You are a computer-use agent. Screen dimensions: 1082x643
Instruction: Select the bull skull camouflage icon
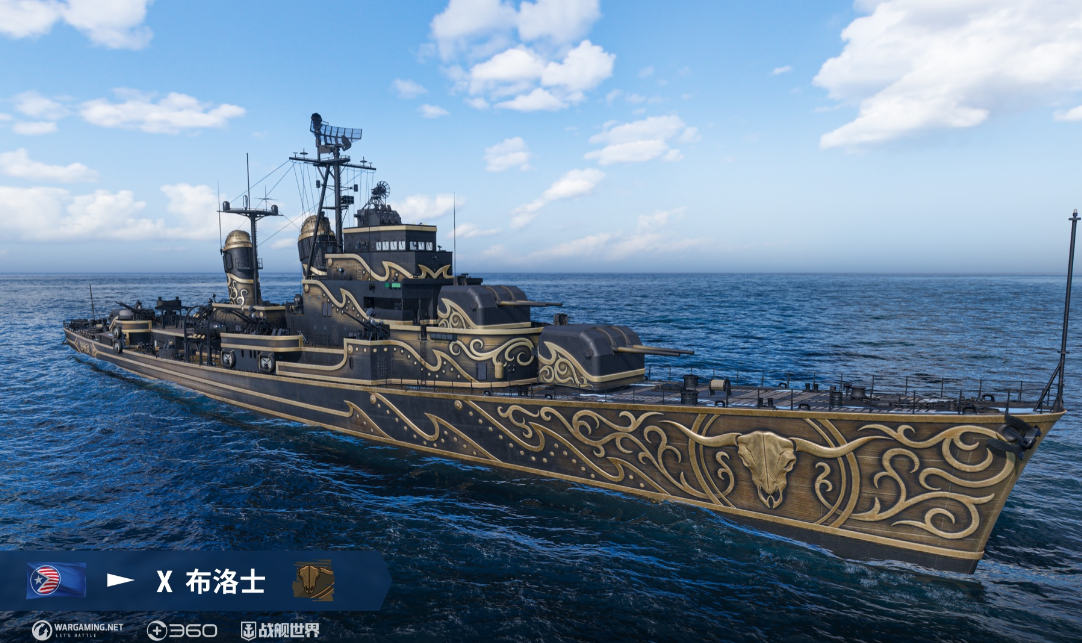[313, 580]
